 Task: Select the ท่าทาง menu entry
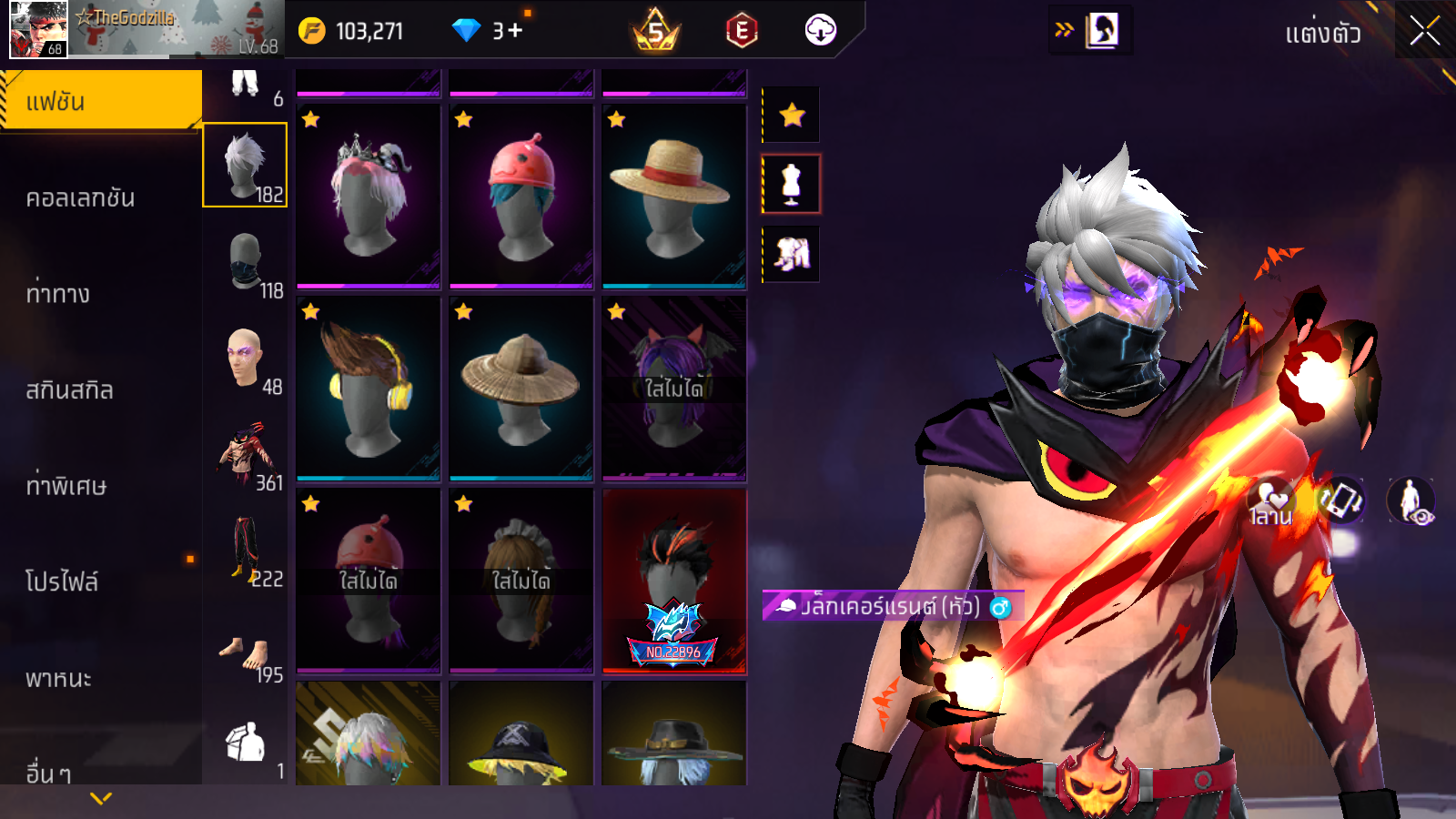pyautogui.click(x=58, y=293)
